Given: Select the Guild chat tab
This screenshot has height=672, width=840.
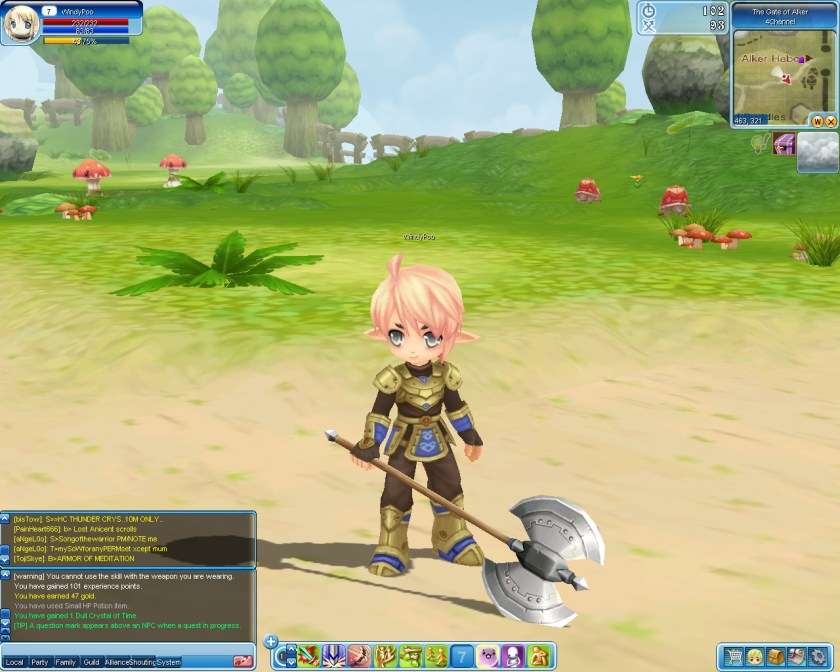Looking at the screenshot, I should [x=91, y=662].
